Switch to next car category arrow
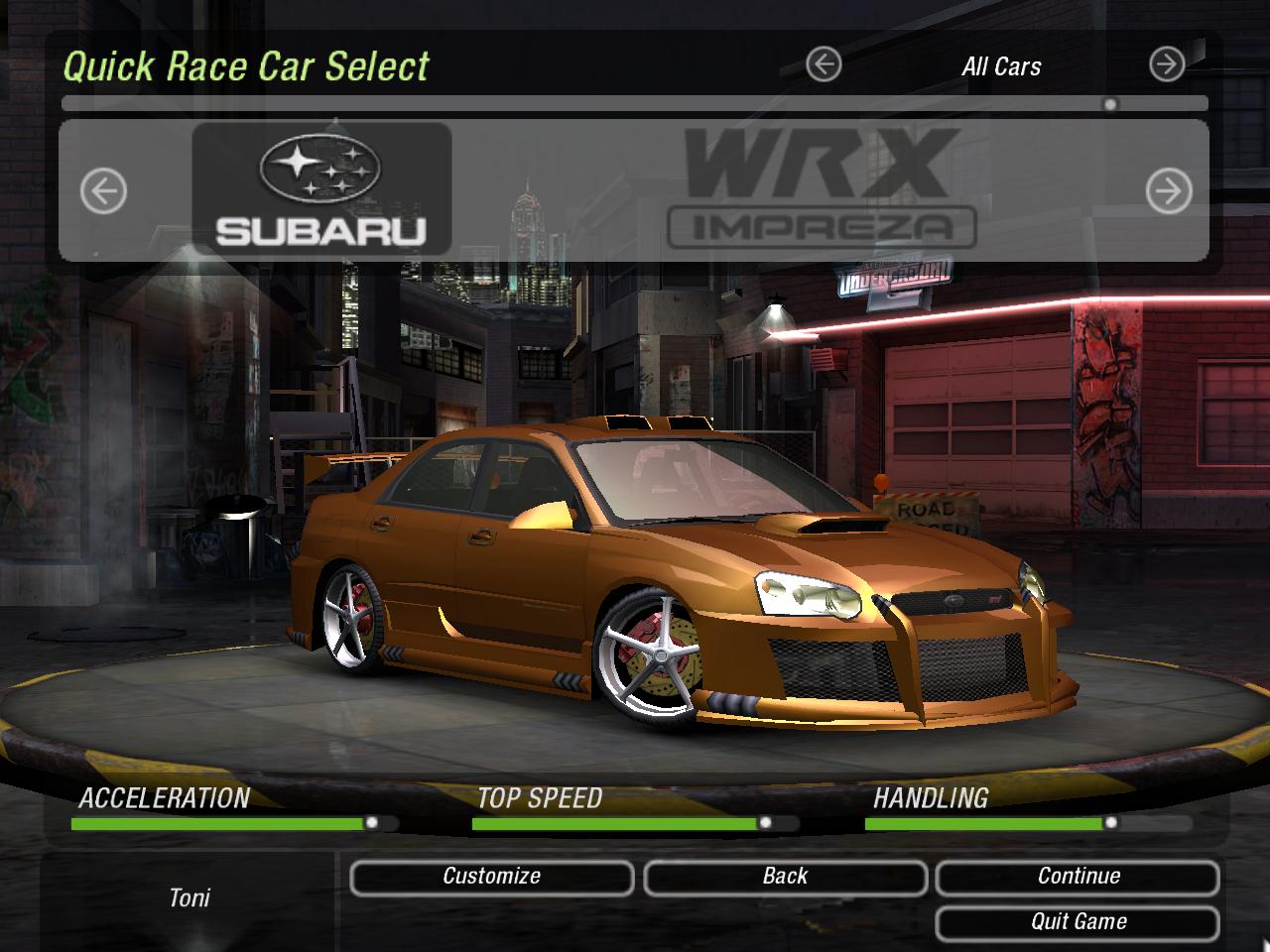This screenshot has height=952, width=1270. click(1167, 65)
